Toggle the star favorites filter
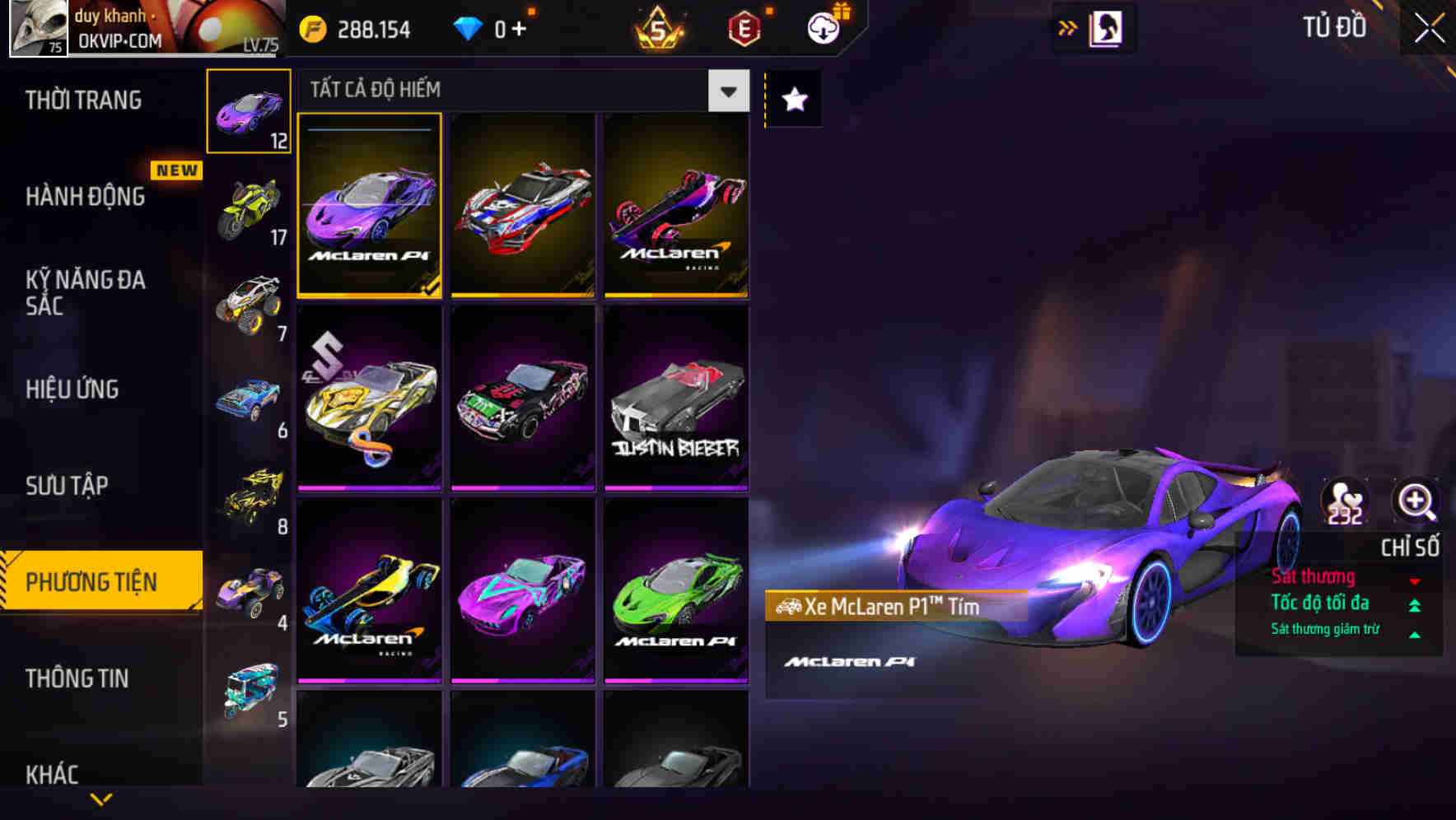 tap(793, 99)
